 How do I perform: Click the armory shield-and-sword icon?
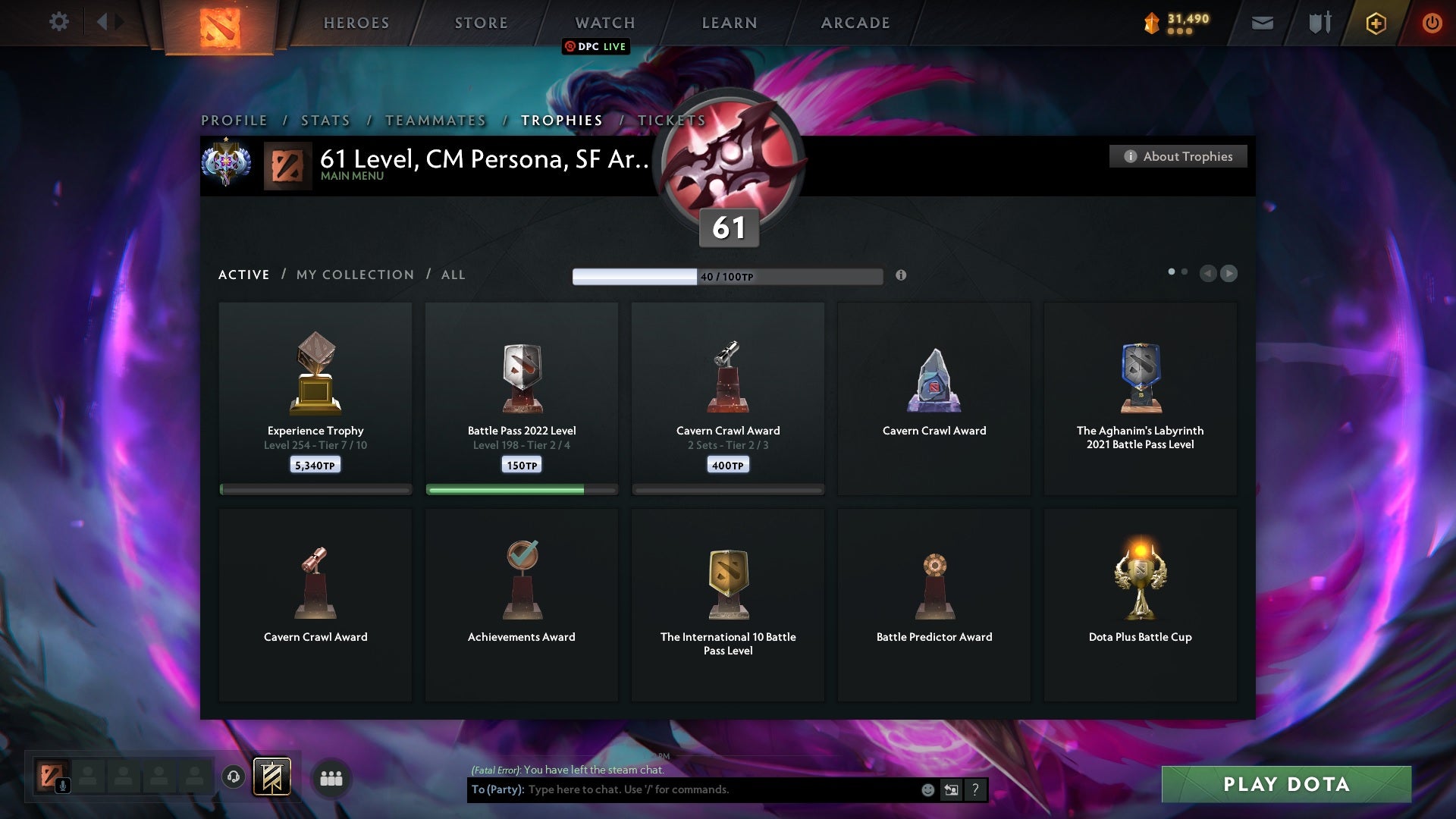[x=1319, y=23]
